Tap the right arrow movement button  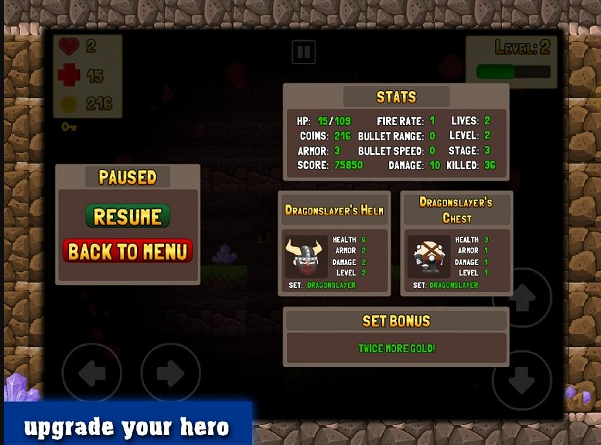coord(170,373)
